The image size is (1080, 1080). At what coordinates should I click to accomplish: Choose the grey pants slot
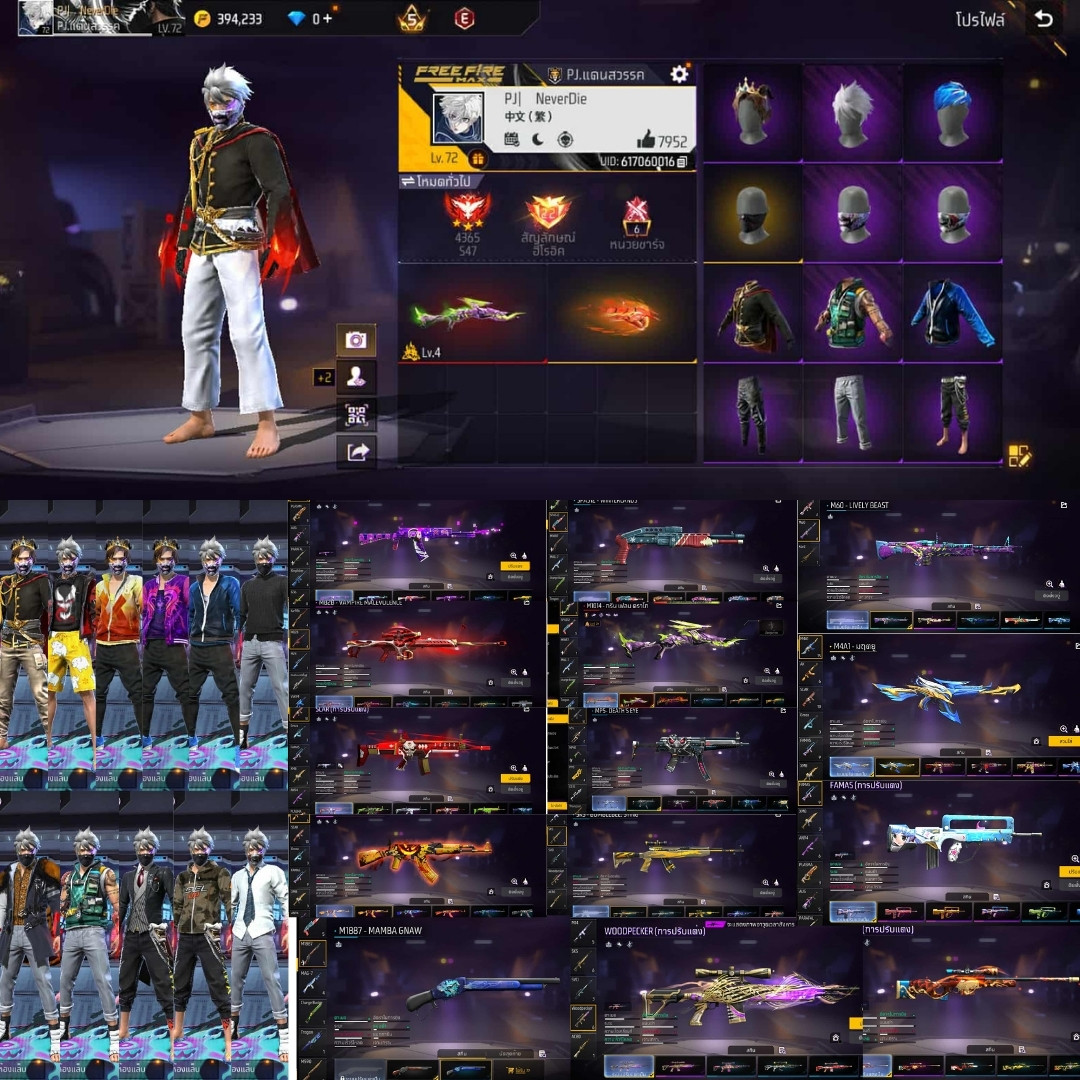pyautogui.click(x=852, y=412)
